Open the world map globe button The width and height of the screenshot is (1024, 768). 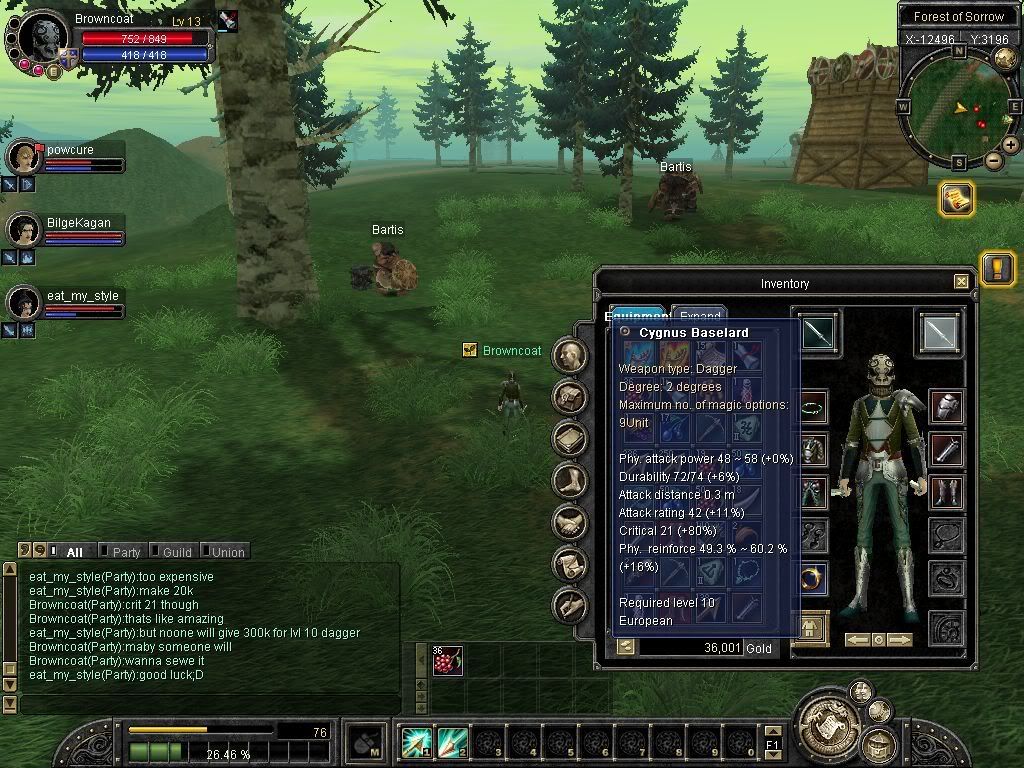coord(1005,59)
